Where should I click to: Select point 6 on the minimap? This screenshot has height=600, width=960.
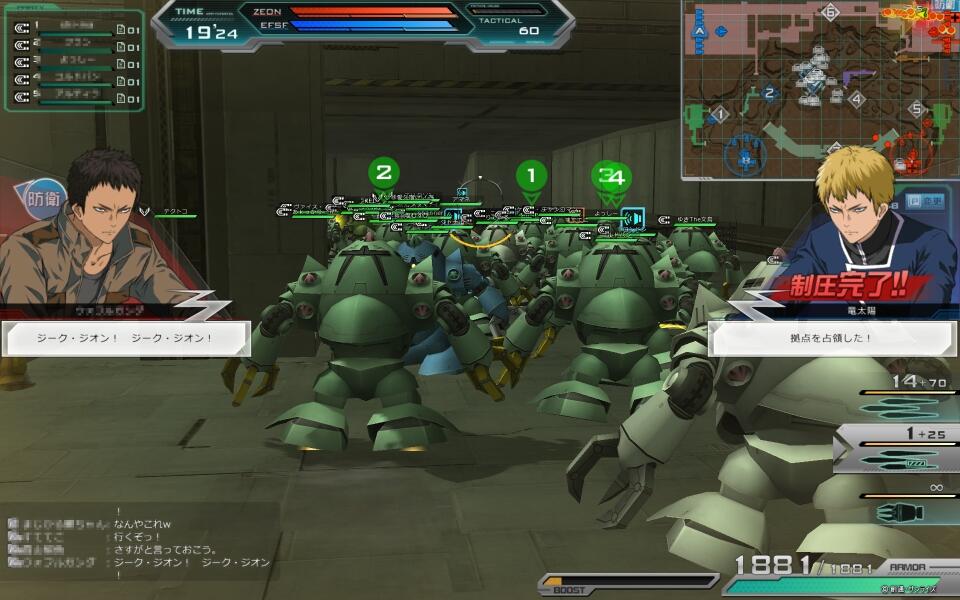(x=830, y=13)
